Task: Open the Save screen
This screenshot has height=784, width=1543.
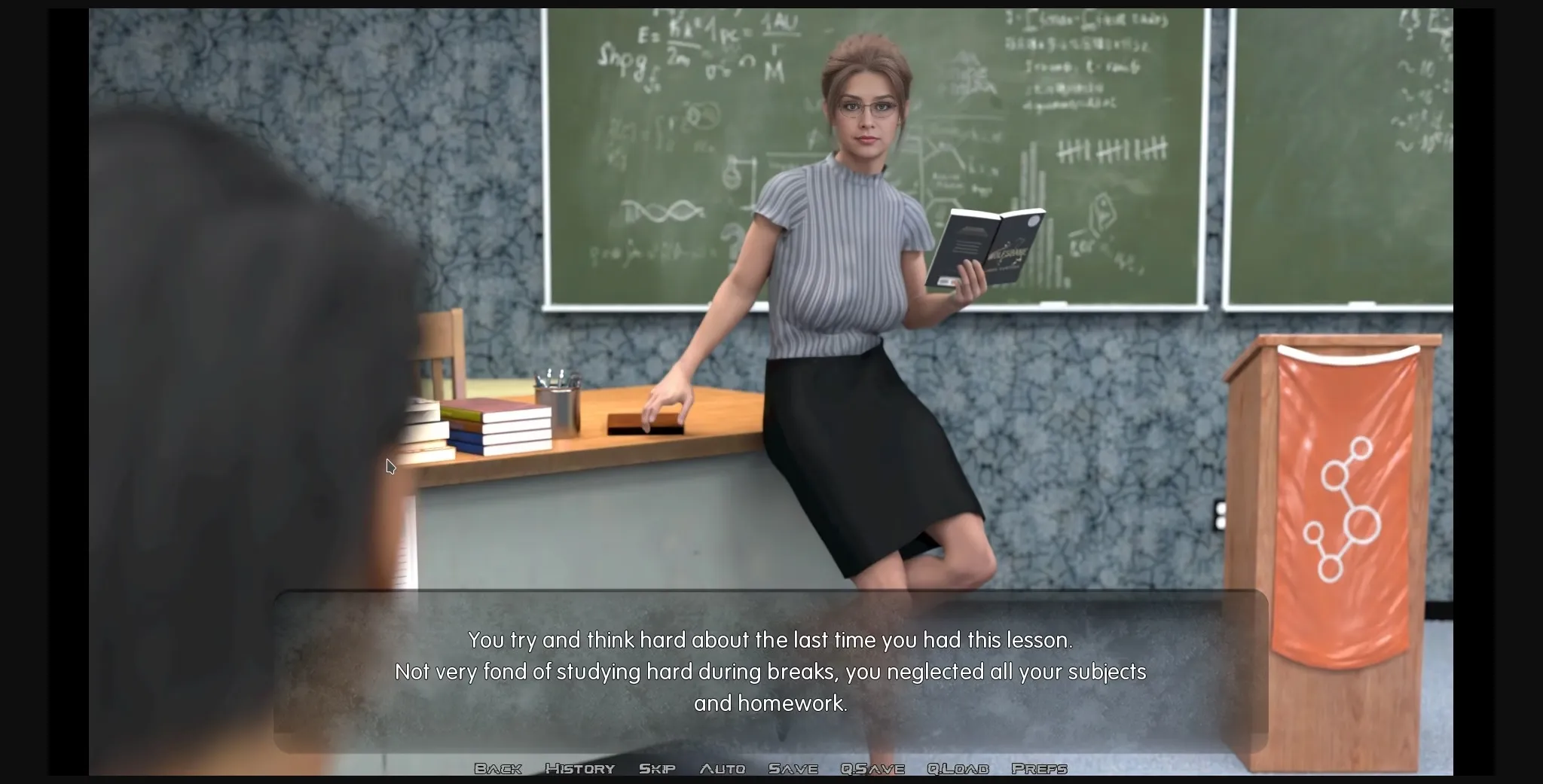Action: (793, 769)
